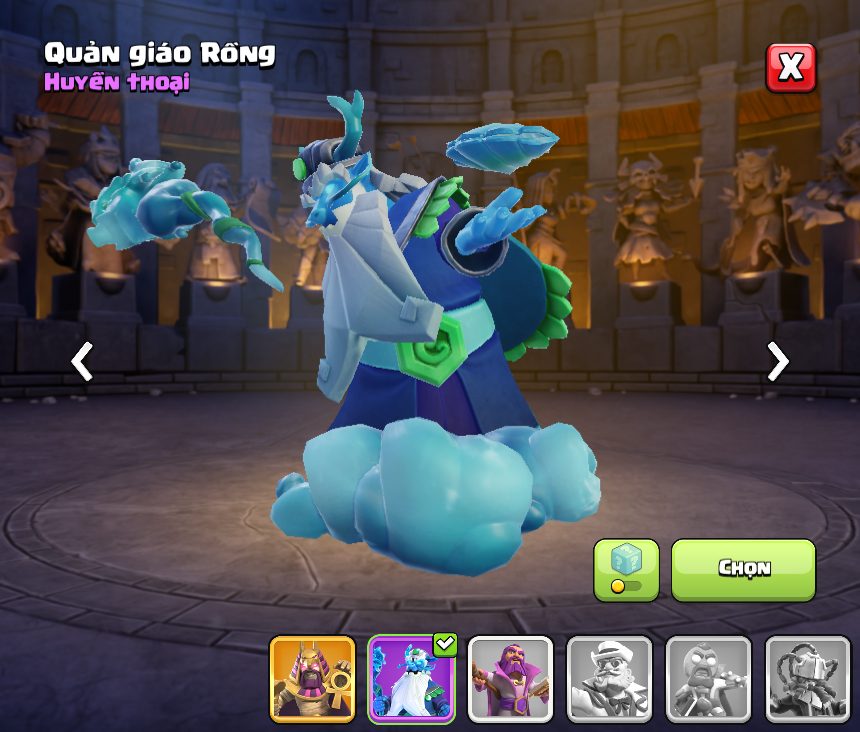Viewport: 860px width, 732px height.
Task: Select the greyed-out armored Warden skin
Action: pos(807,679)
